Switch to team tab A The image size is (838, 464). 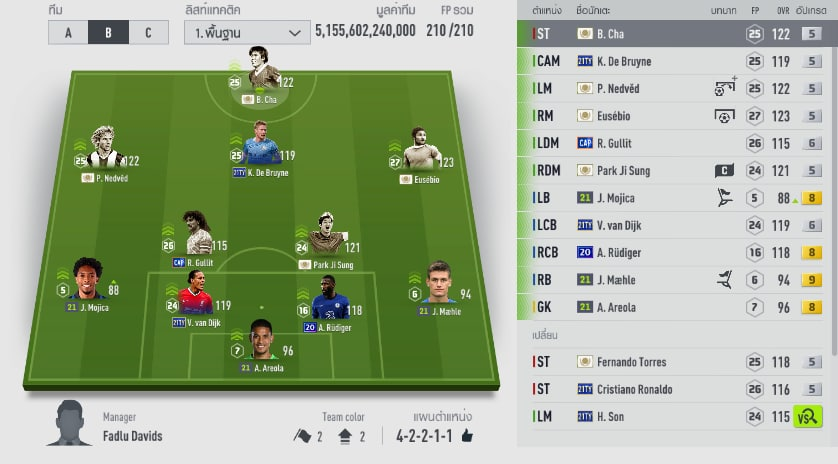click(x=68, y=32)
